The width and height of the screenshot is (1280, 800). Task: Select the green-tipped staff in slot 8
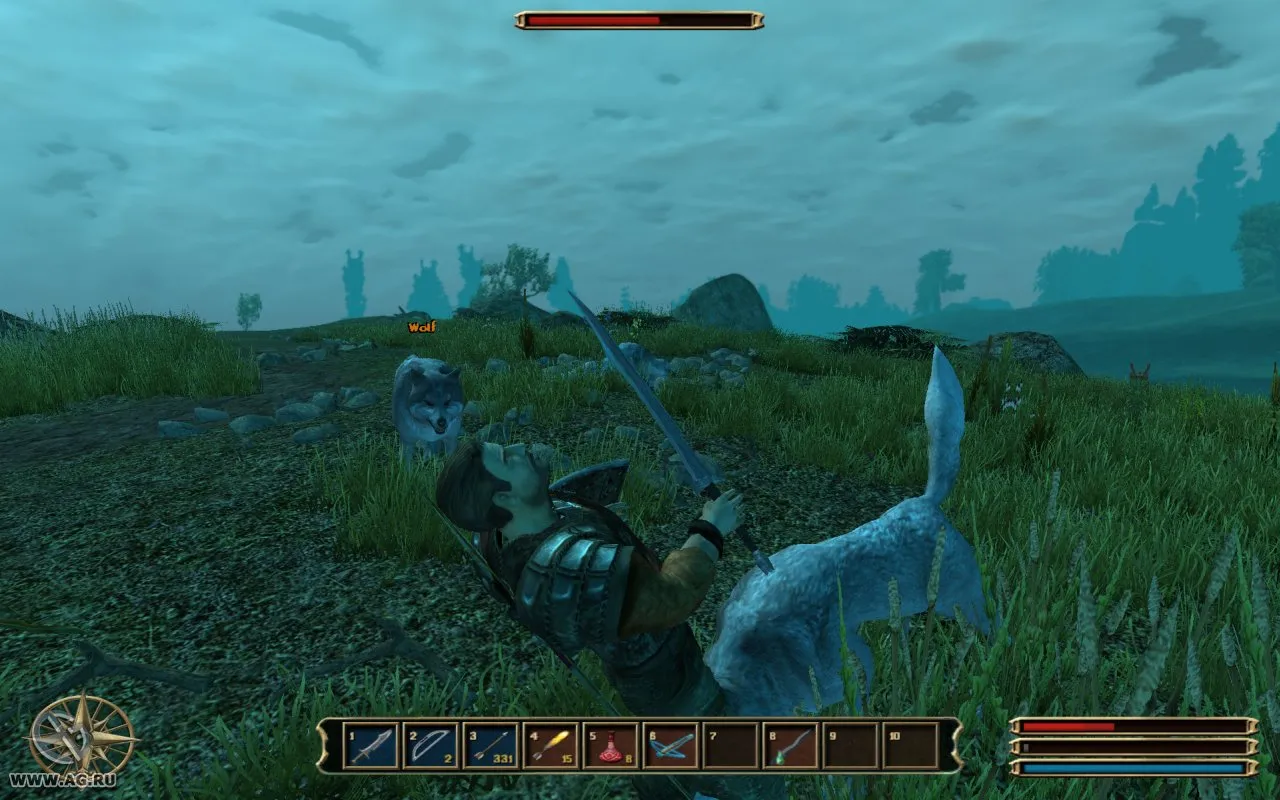point(790,746)
